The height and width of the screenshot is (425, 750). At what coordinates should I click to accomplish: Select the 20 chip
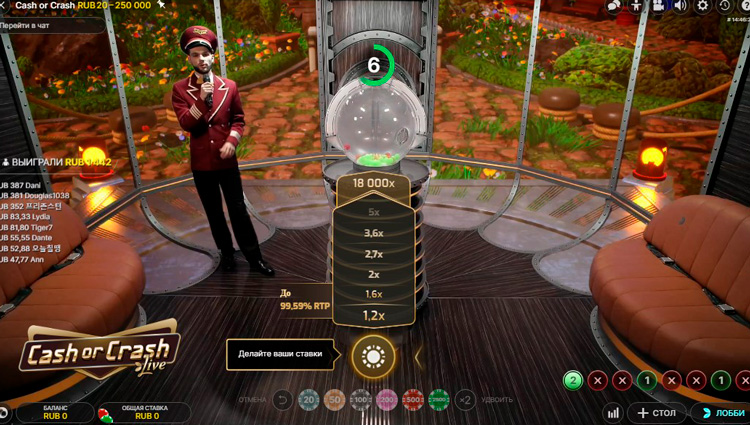(309, 401)
